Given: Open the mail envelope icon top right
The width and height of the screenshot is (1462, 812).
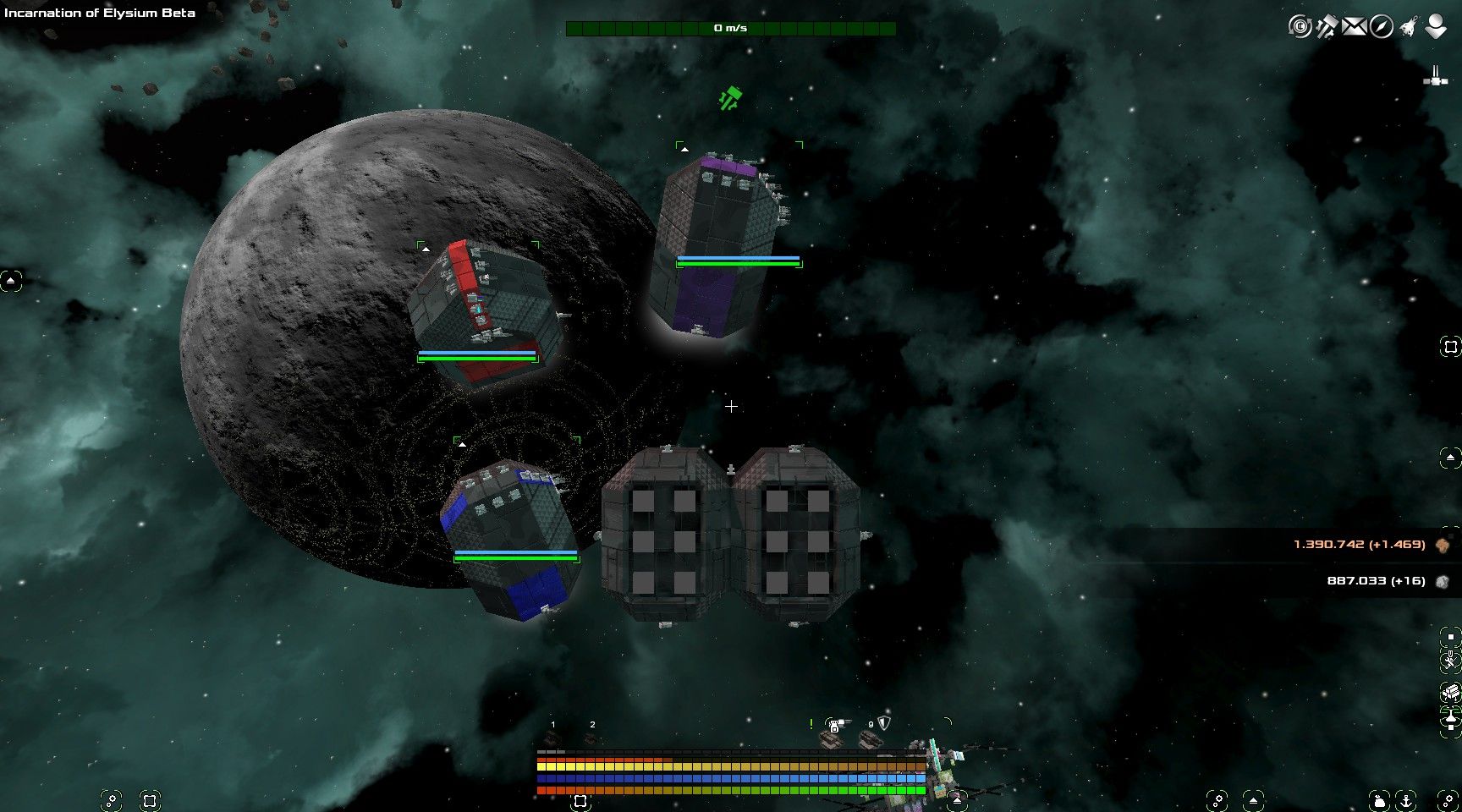Looking at the screenshot, I should coord(1354,26).
